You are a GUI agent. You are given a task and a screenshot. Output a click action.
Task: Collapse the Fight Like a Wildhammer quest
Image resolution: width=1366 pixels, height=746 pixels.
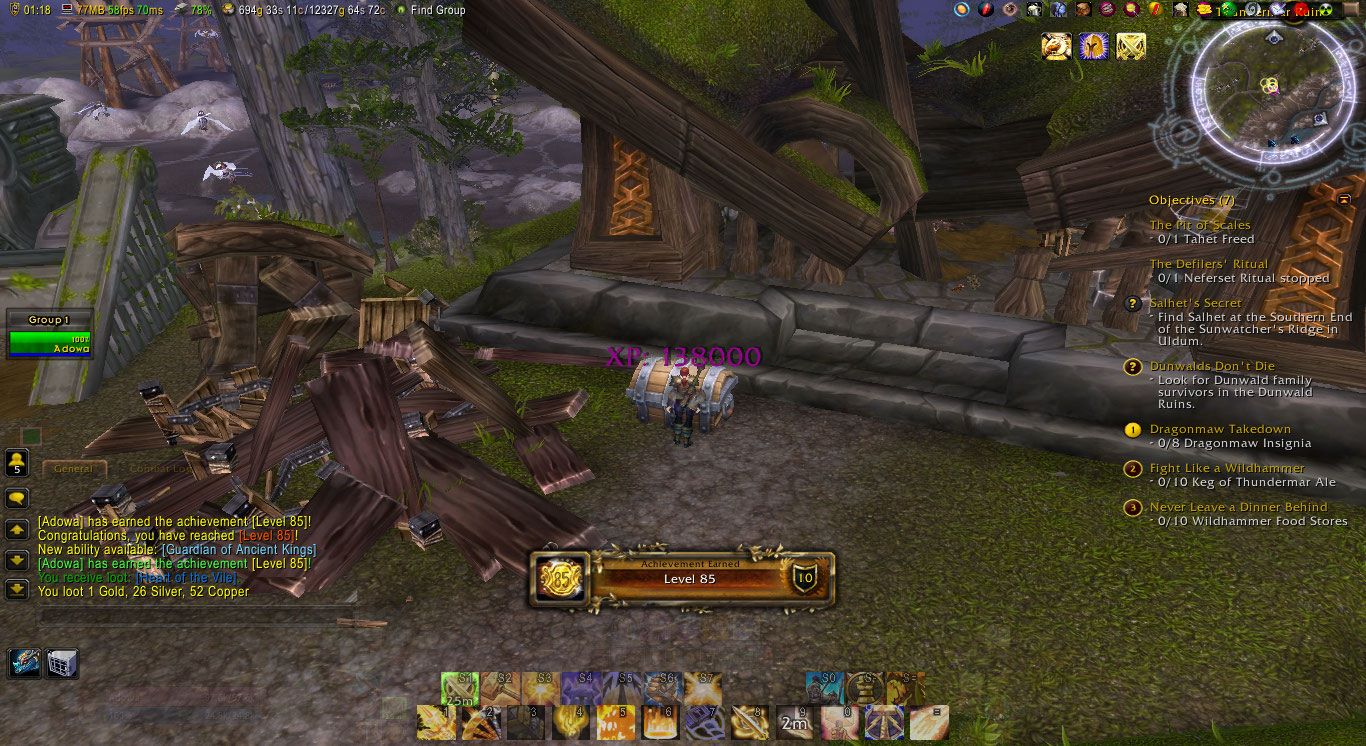click(1227, 468)
